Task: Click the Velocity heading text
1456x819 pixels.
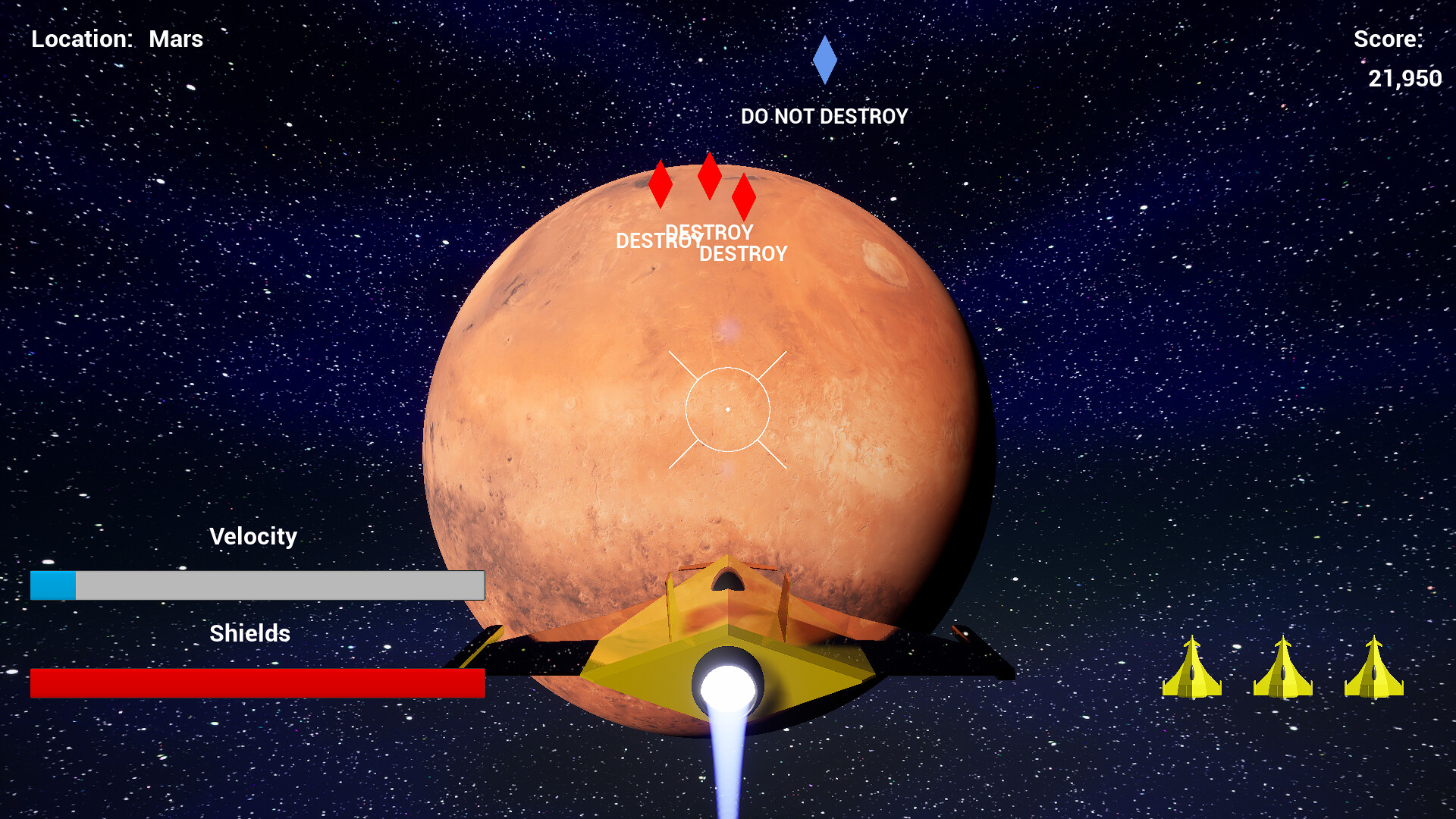Action: point(253,536)
